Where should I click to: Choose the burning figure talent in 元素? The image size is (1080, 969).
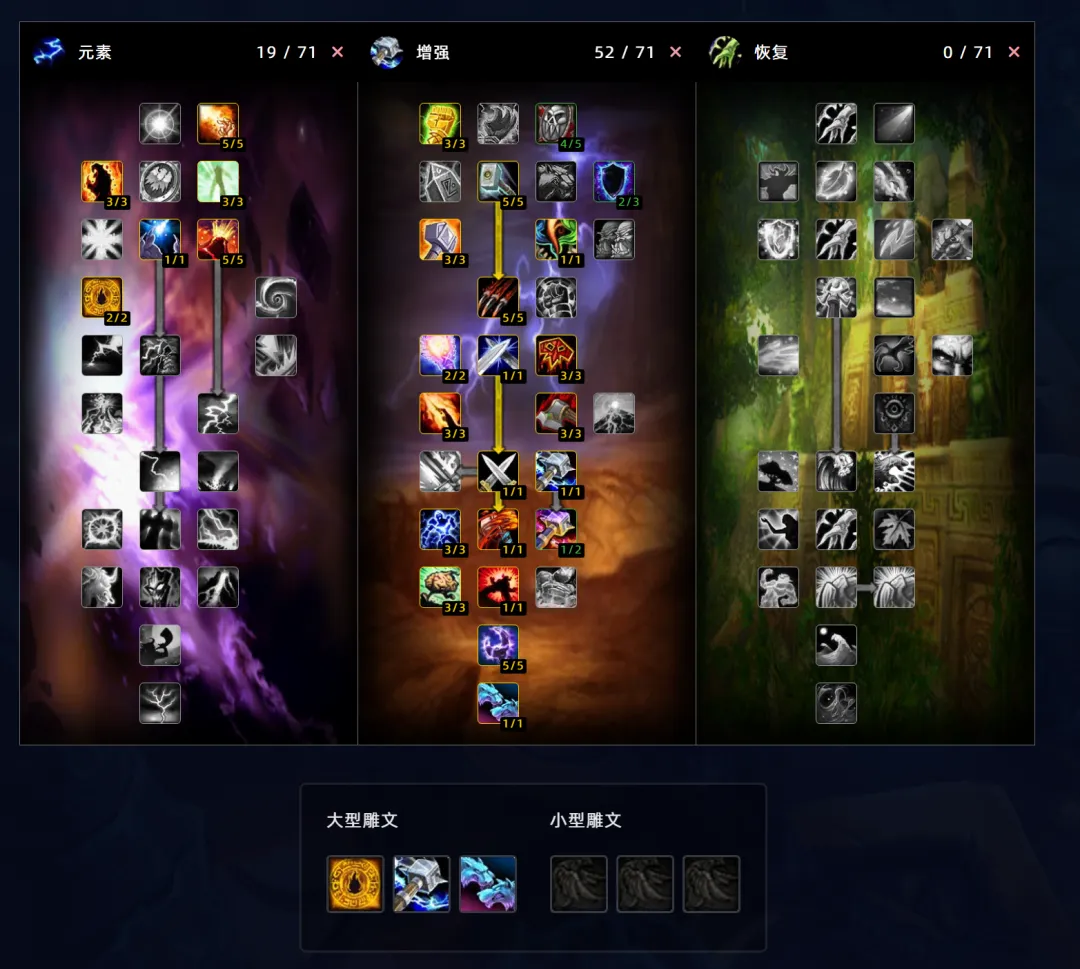click(x=102, y=182)
